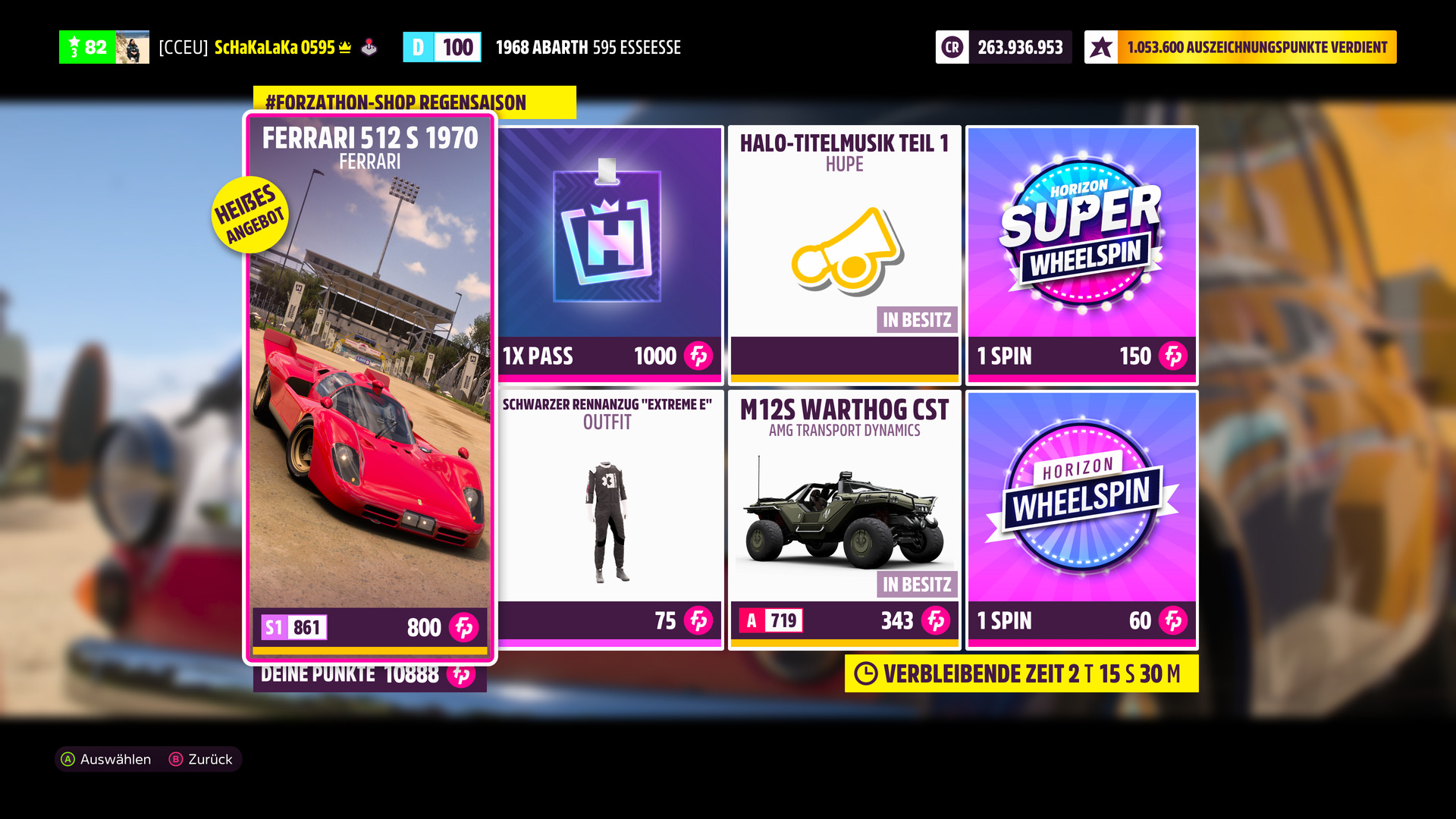Screen dimensions: 1456x819
Task: Select the clock icon on the remaining time banner
Action: point(867,673)
